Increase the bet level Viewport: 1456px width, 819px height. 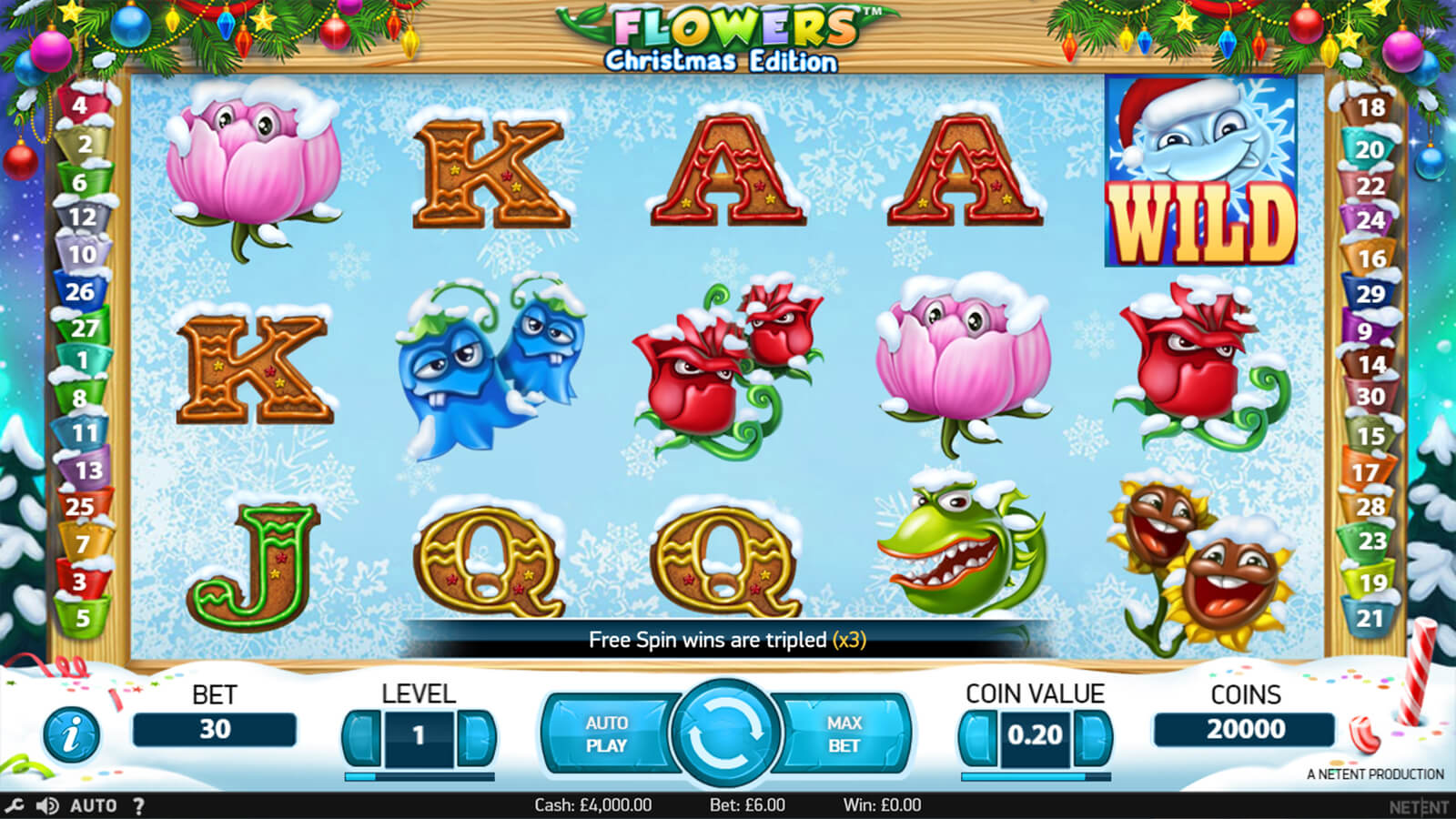click(x=474, y=735)
